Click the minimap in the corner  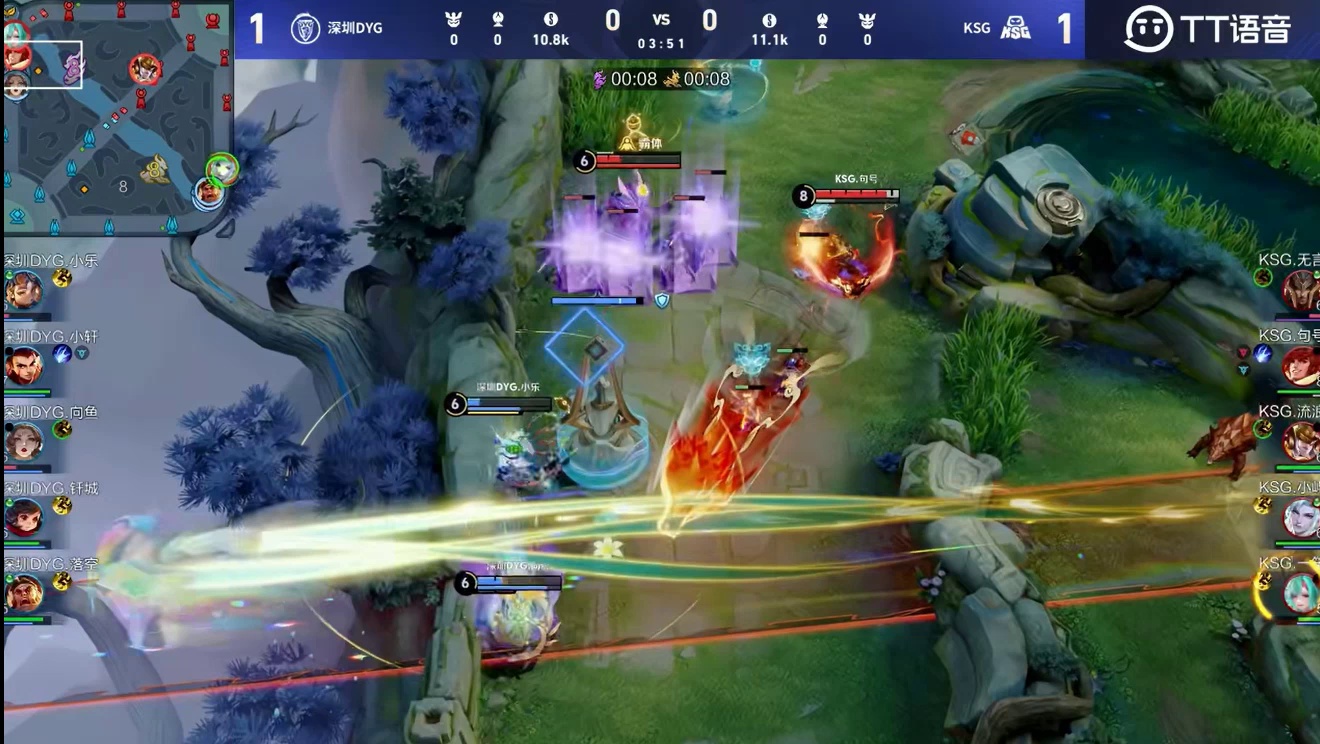tap(118, 118)
